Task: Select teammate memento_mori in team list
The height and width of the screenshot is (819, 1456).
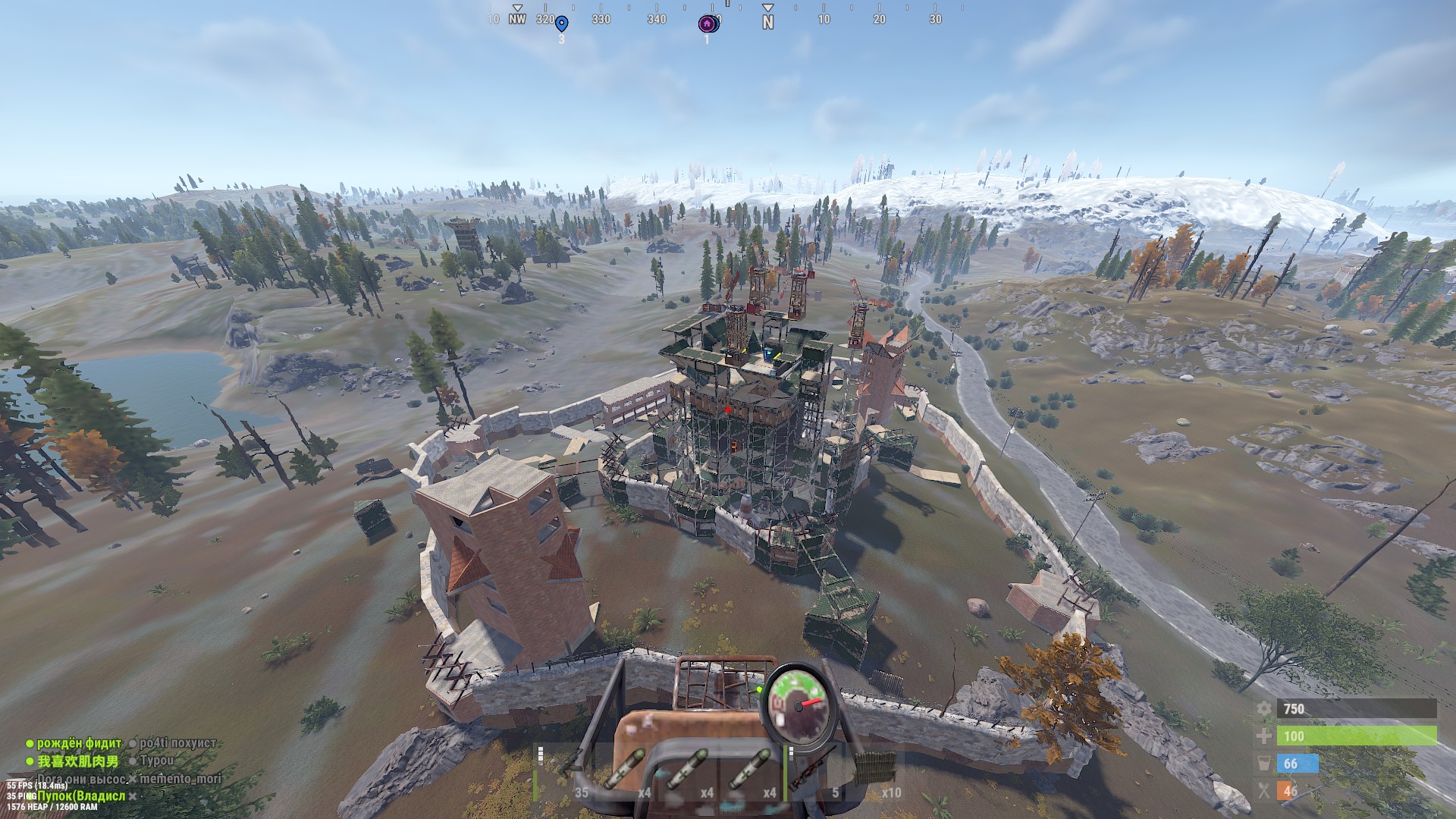Action: pos(180,778)
